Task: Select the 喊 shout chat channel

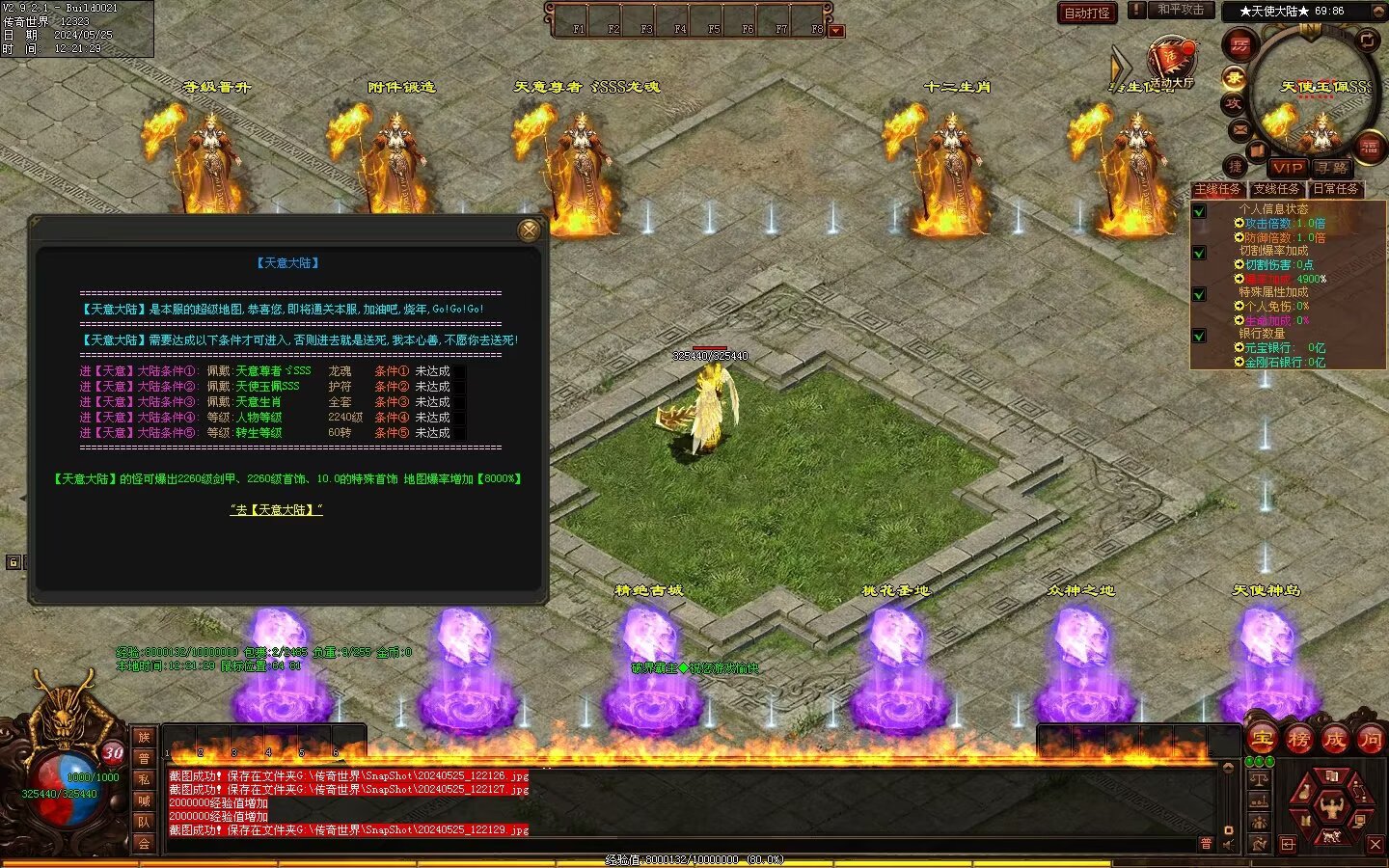Action: (x=144, y=800)
